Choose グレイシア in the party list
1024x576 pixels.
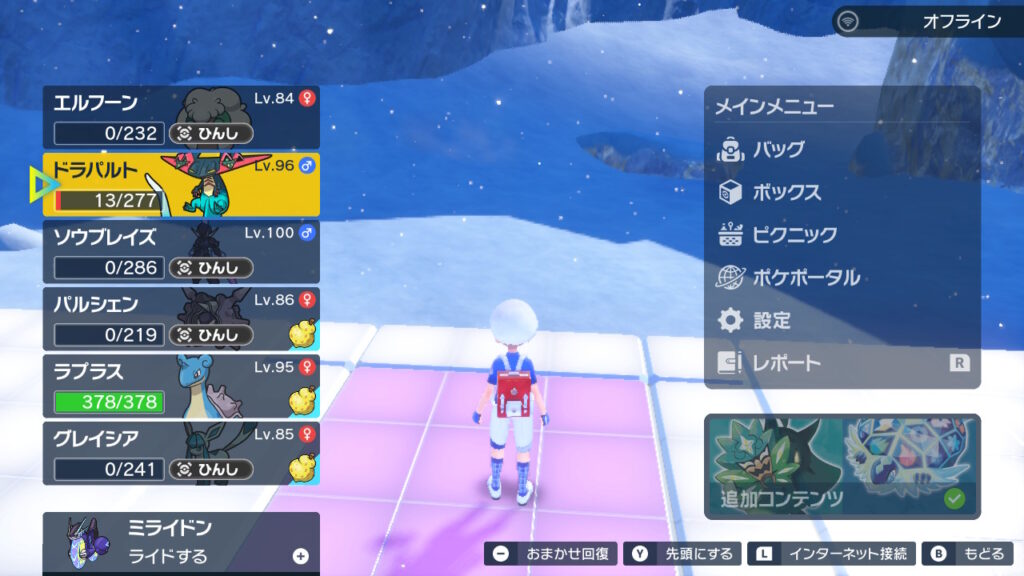click(181, 453)
